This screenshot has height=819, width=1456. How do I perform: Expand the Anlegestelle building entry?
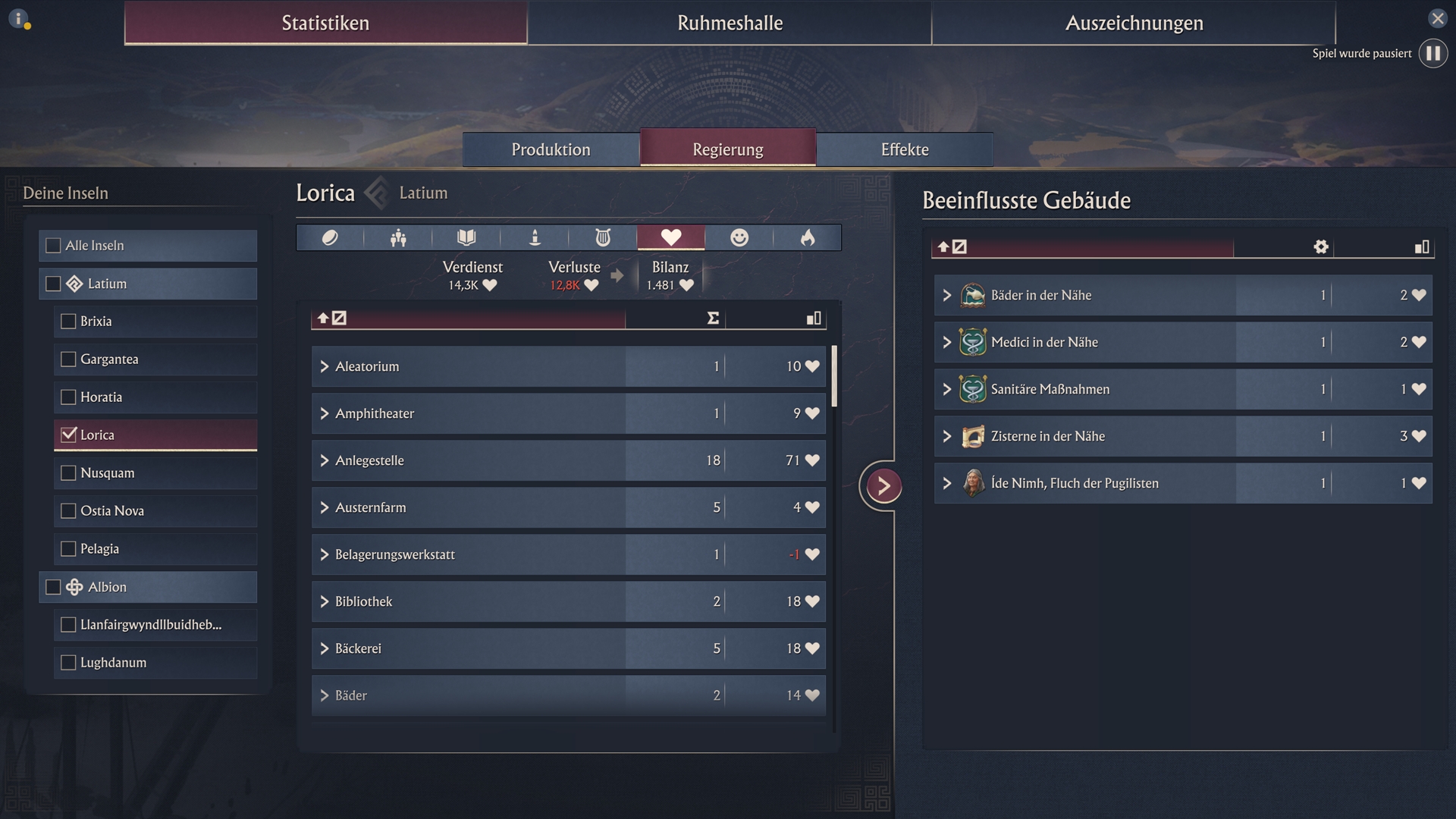(x=325, y=461)
